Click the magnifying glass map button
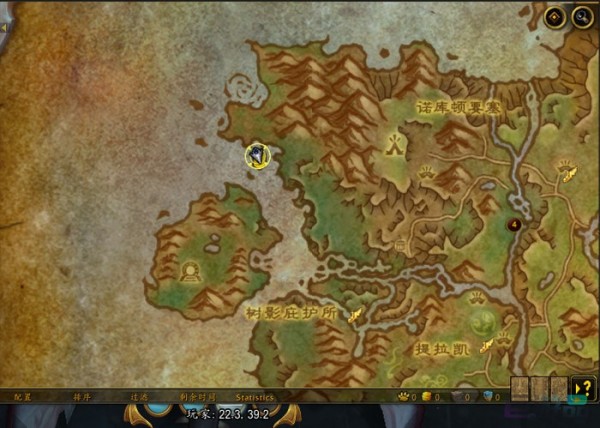 pyautogui.click(x=580, y=18)
